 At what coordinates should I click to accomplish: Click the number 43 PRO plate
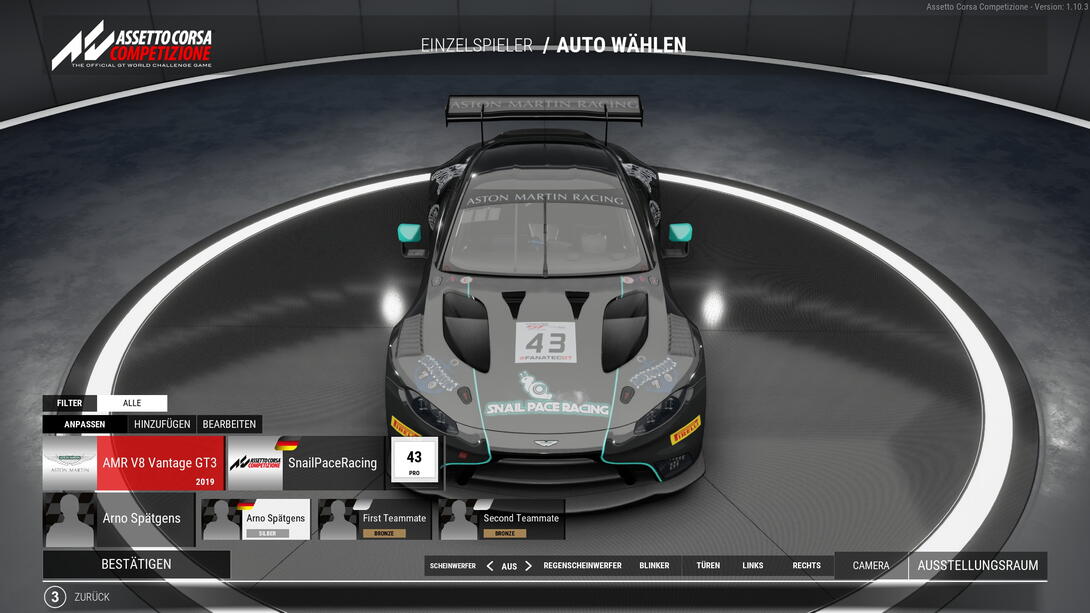(414, 461)
